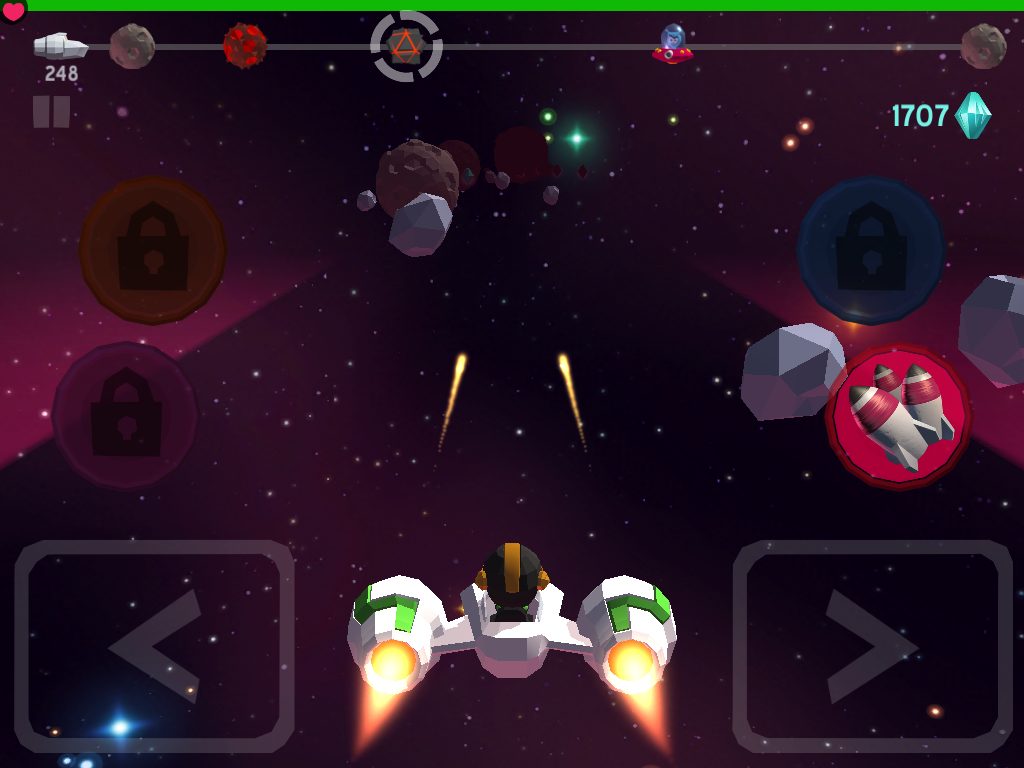Screen dimensions: 1024x768
Task: Fire the red rocket missiles ability
Action: coord(898,416)
